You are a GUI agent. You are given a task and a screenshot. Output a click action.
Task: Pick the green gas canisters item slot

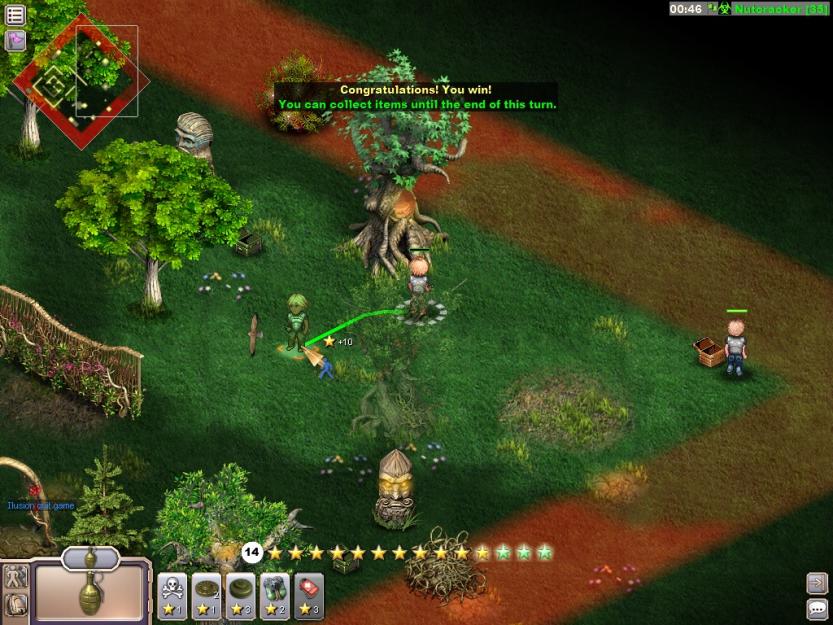275,594
